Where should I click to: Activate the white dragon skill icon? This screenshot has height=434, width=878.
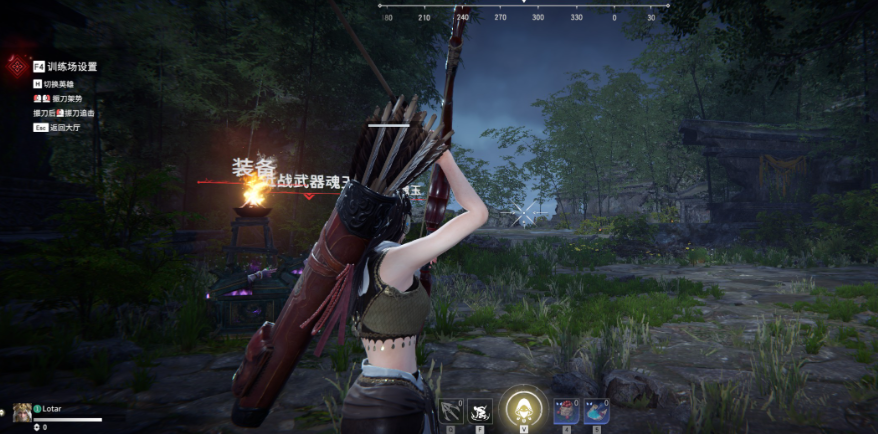click(x=480, y=410)
